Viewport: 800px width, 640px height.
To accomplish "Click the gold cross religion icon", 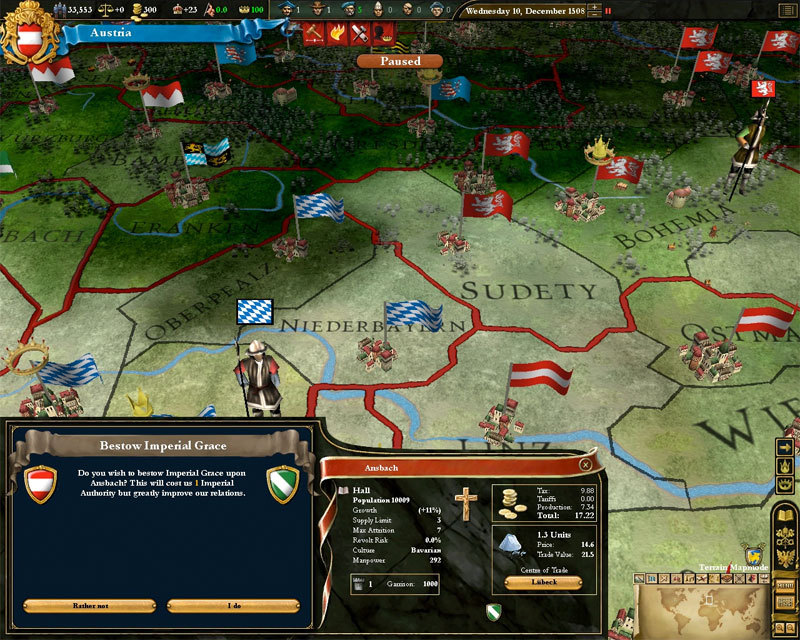I will tap(462, 503).
